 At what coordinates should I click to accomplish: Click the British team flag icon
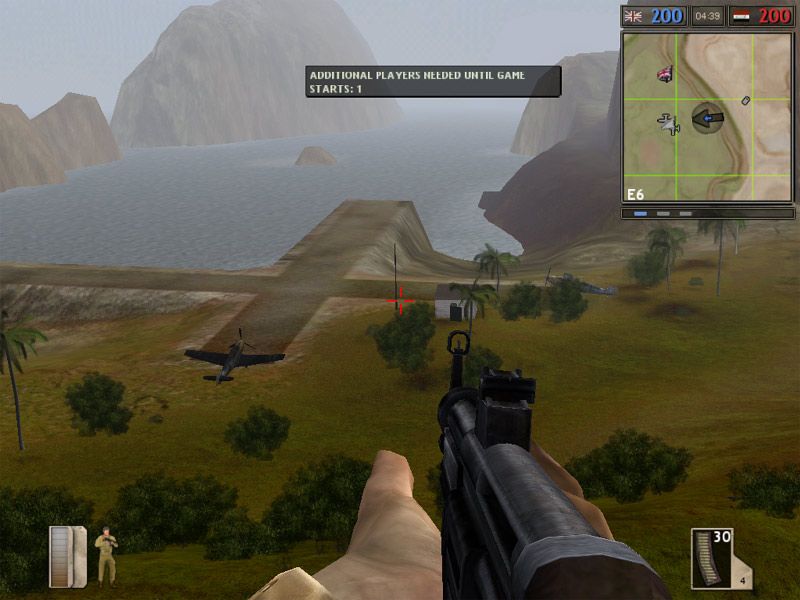(632, 16)
